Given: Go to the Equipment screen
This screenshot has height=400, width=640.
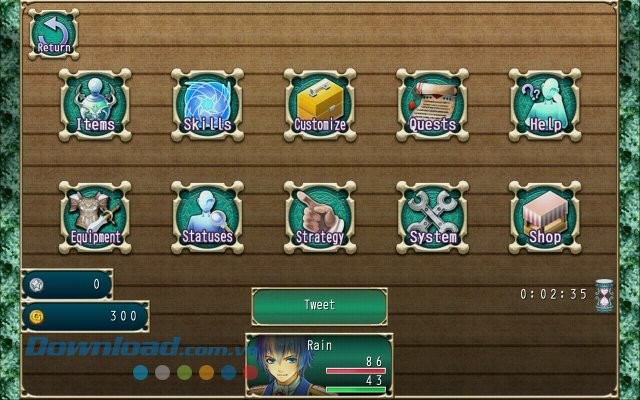Looking at the screenshot, I should pyautogui.click(x=95, y=217).
